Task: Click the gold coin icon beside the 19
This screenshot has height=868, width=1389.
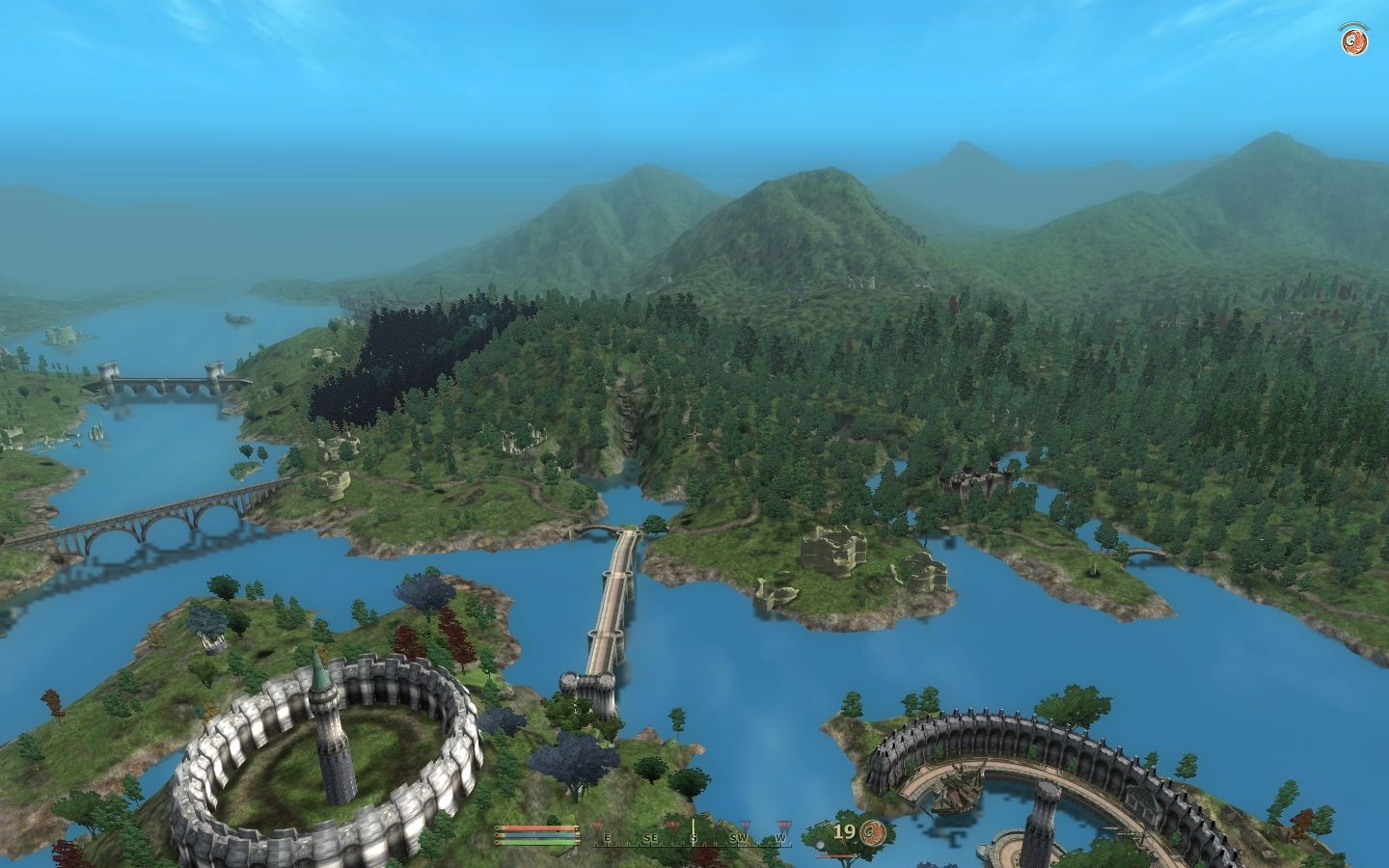Action: point(872,829)
